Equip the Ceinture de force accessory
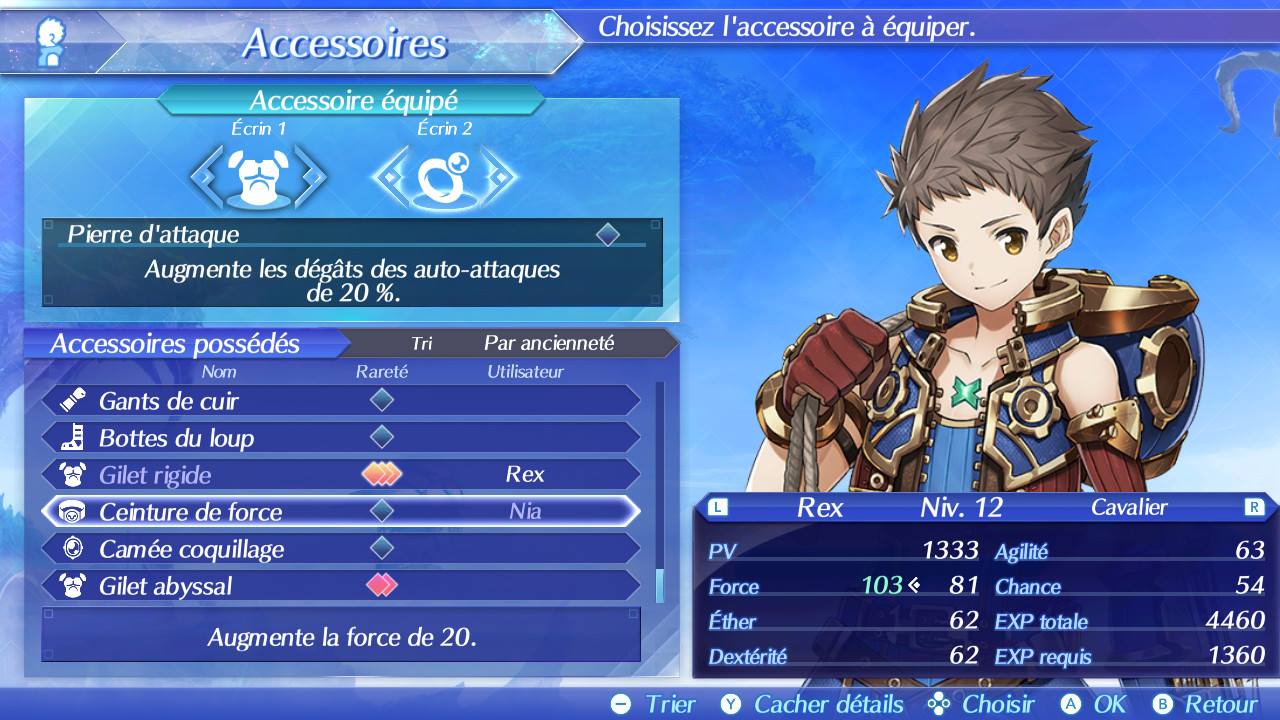Screen dimensions: 1280x720 [x=340, y=512]
